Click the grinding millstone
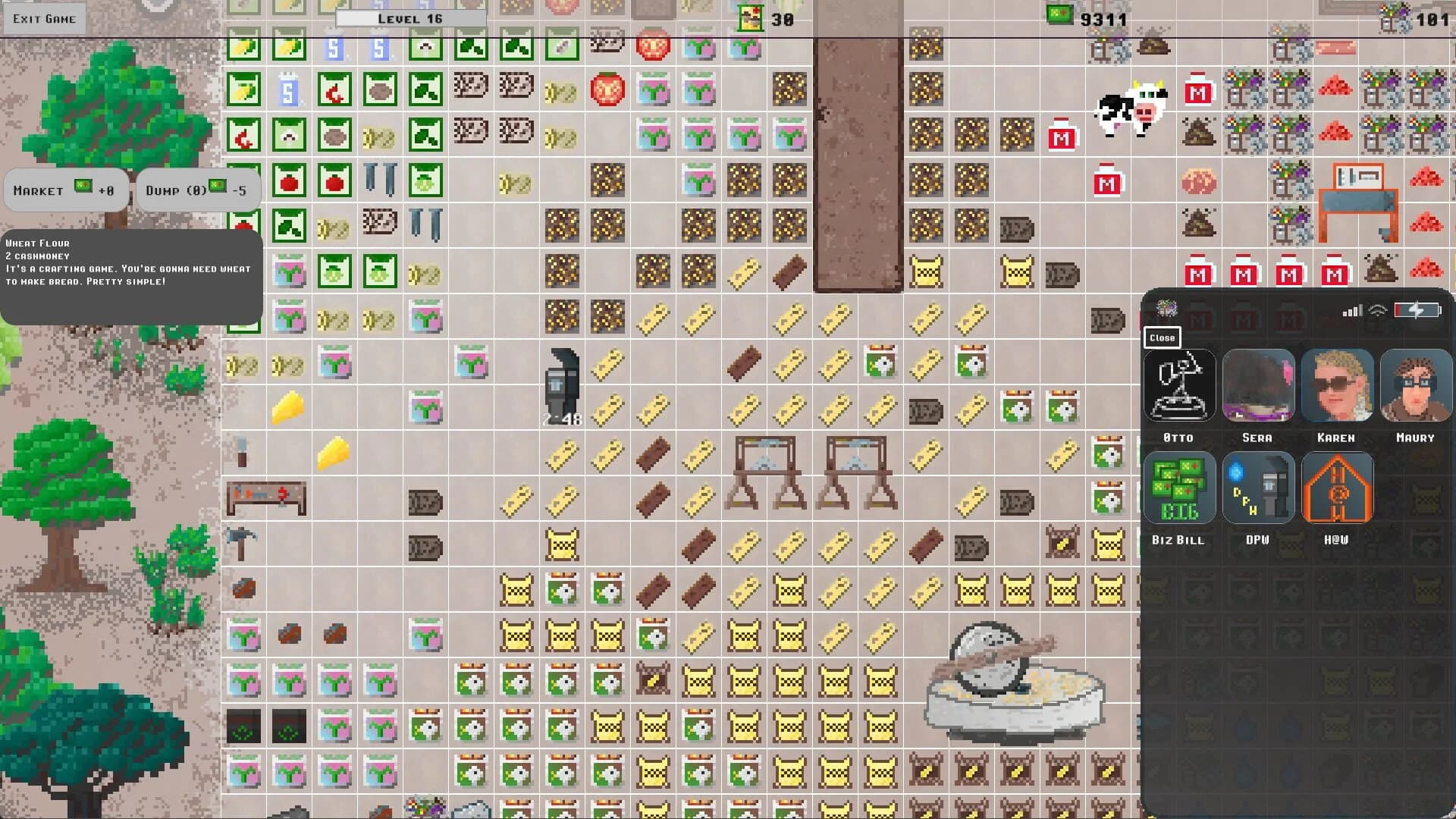The image size is (1456, 819). coord(1016,682)
